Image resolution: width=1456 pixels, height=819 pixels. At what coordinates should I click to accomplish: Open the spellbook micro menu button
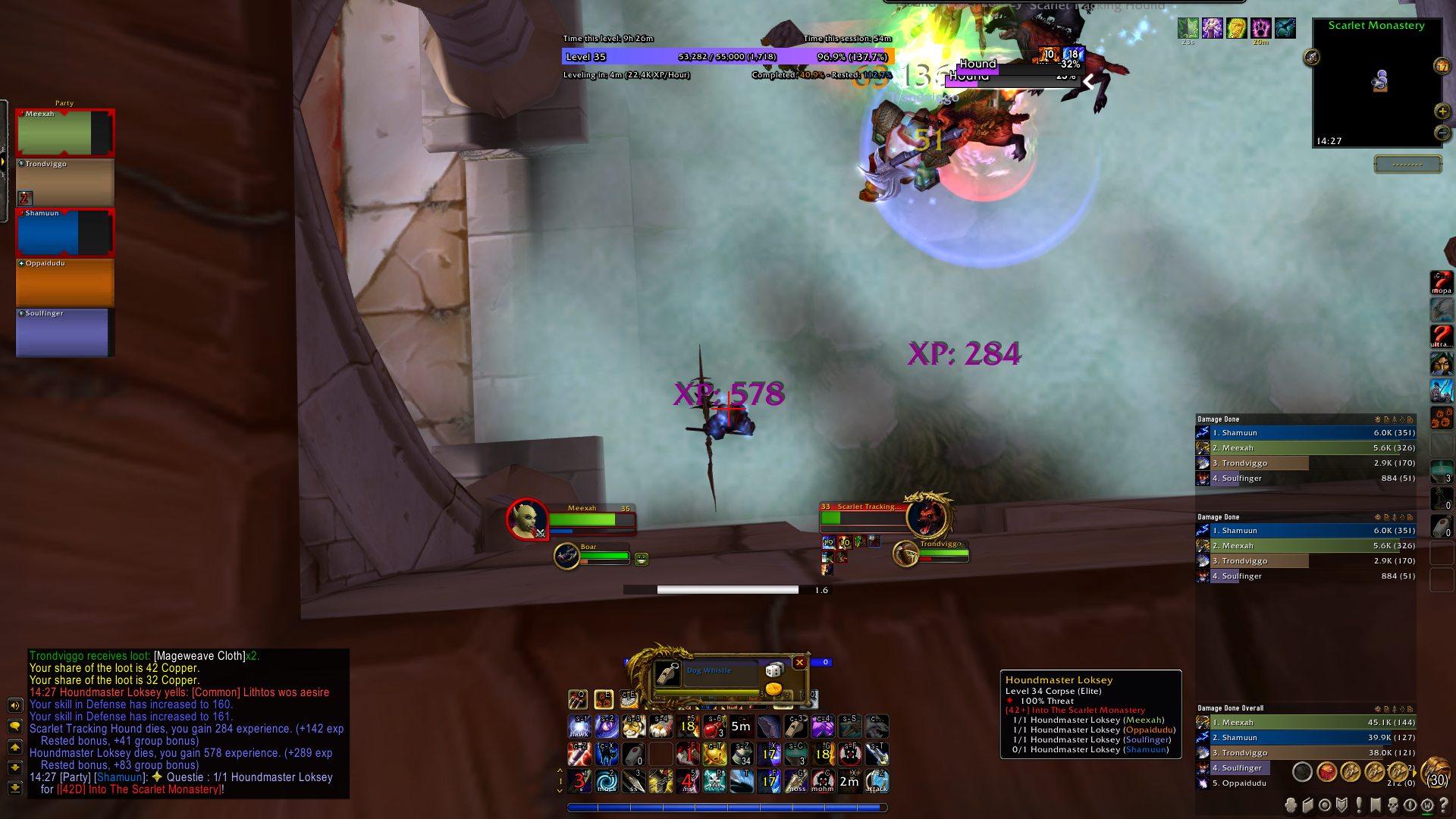(1308, 805)
